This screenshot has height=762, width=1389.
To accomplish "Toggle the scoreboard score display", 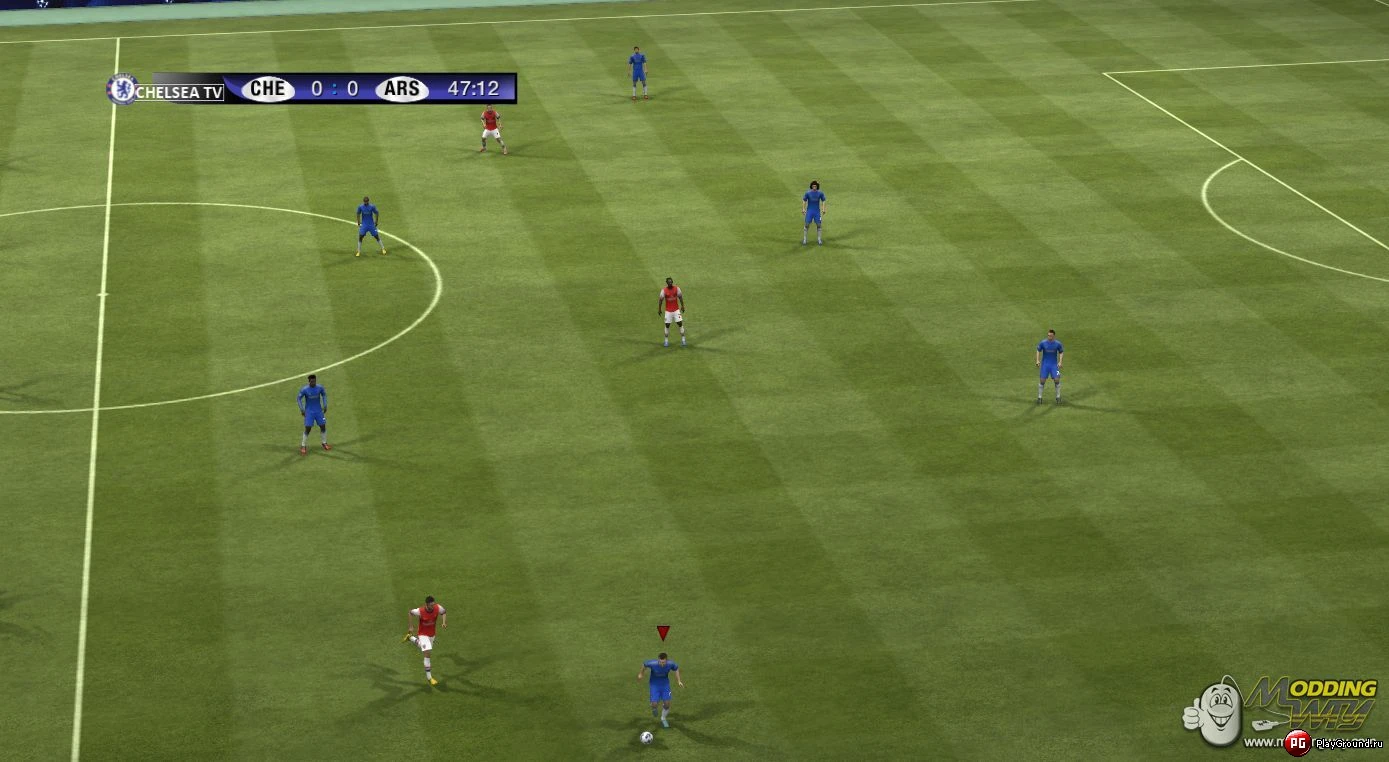I will point(334,89).
